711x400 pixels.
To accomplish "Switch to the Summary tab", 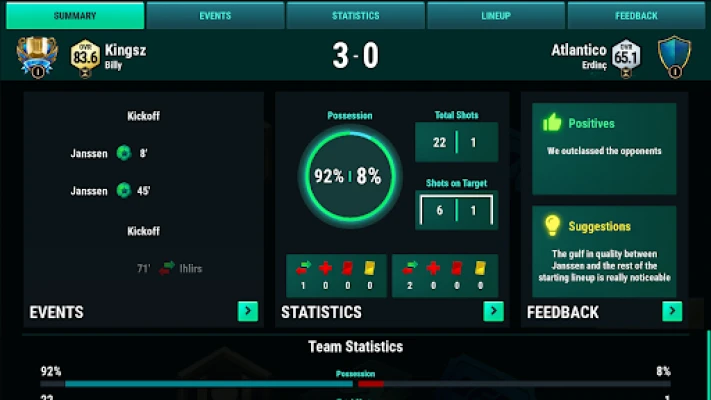I will [75, 16].
